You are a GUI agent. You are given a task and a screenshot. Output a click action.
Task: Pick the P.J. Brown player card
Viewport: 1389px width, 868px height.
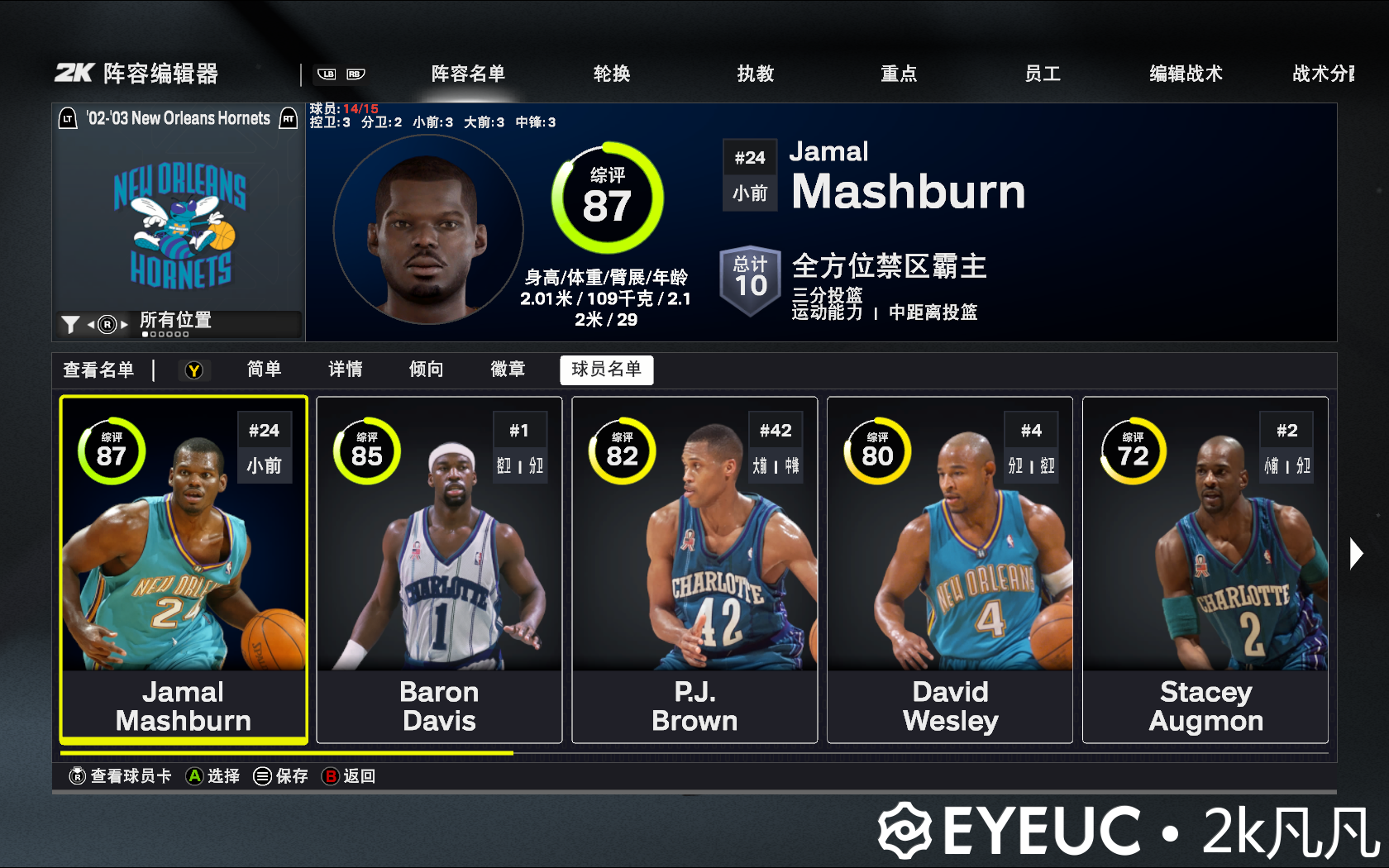tap(694, 570)
